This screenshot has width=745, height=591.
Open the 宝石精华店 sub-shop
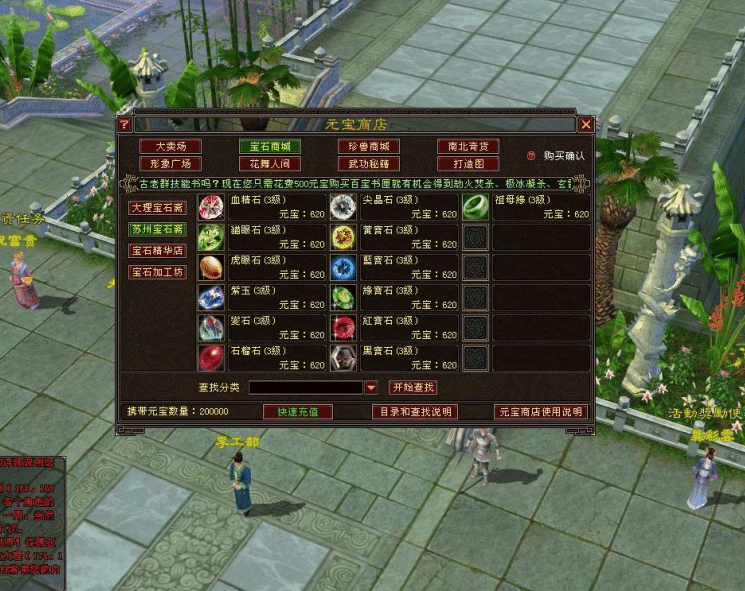(x=157, y=250)
